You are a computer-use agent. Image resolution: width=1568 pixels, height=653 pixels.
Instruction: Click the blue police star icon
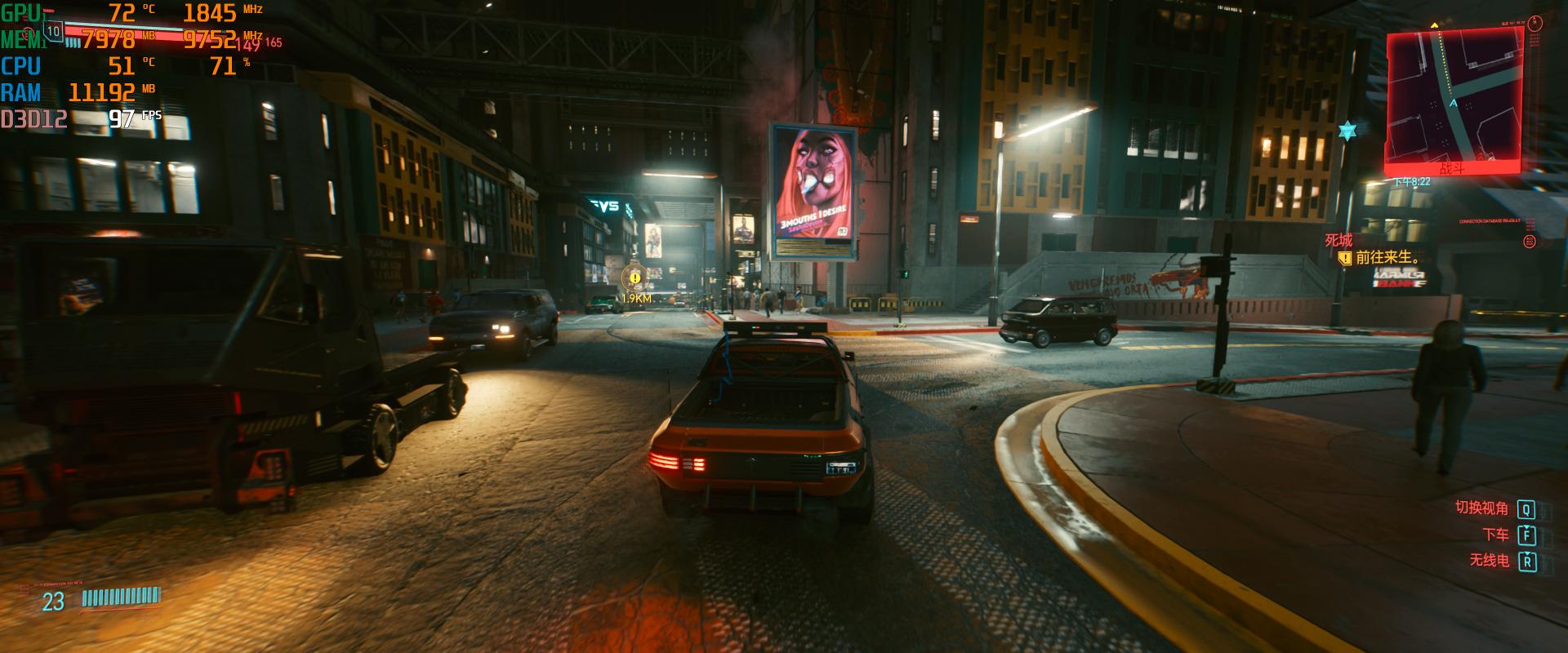[x=1346, y=131]
